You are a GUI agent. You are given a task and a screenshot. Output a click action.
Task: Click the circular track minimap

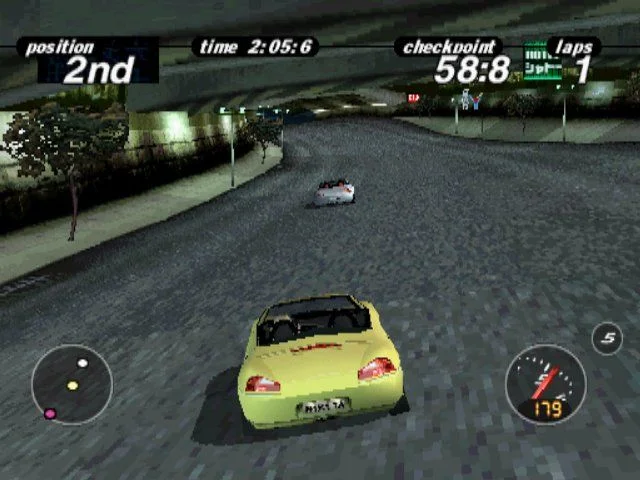(x=72, y=383)
